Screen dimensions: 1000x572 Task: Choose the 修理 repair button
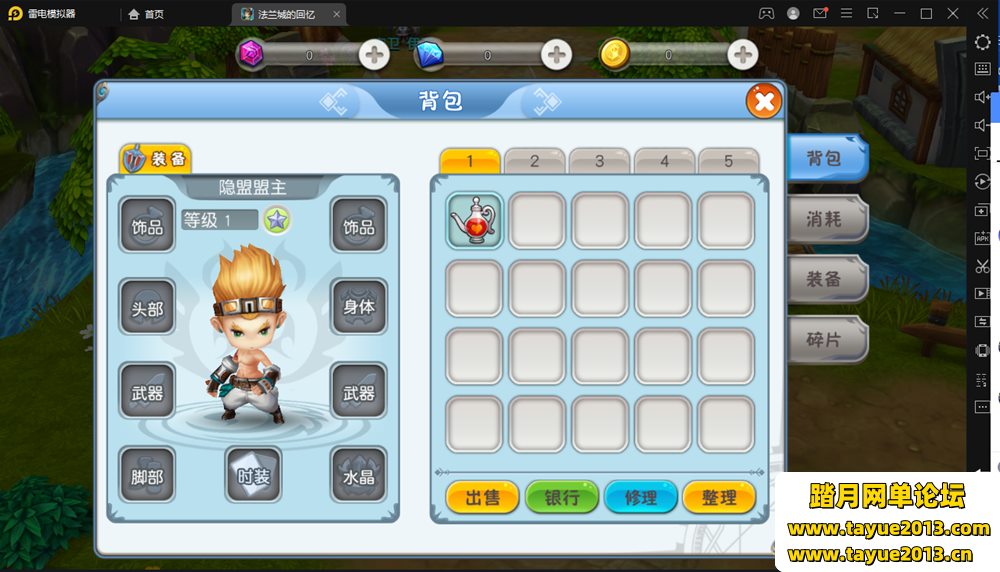click(641, 497)
